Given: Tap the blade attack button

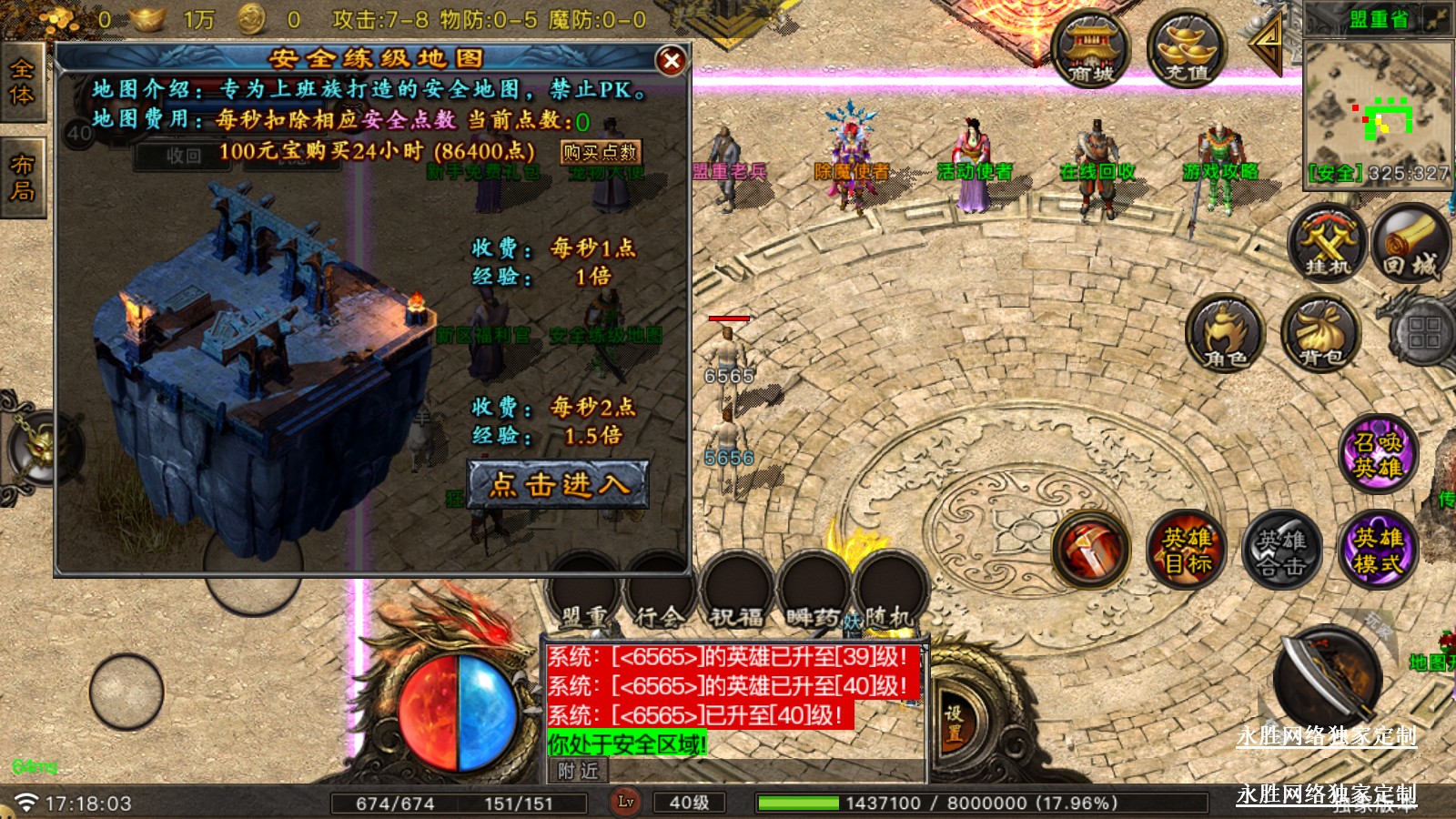Looking at the screenshot, I should [x=1326, y=675].
